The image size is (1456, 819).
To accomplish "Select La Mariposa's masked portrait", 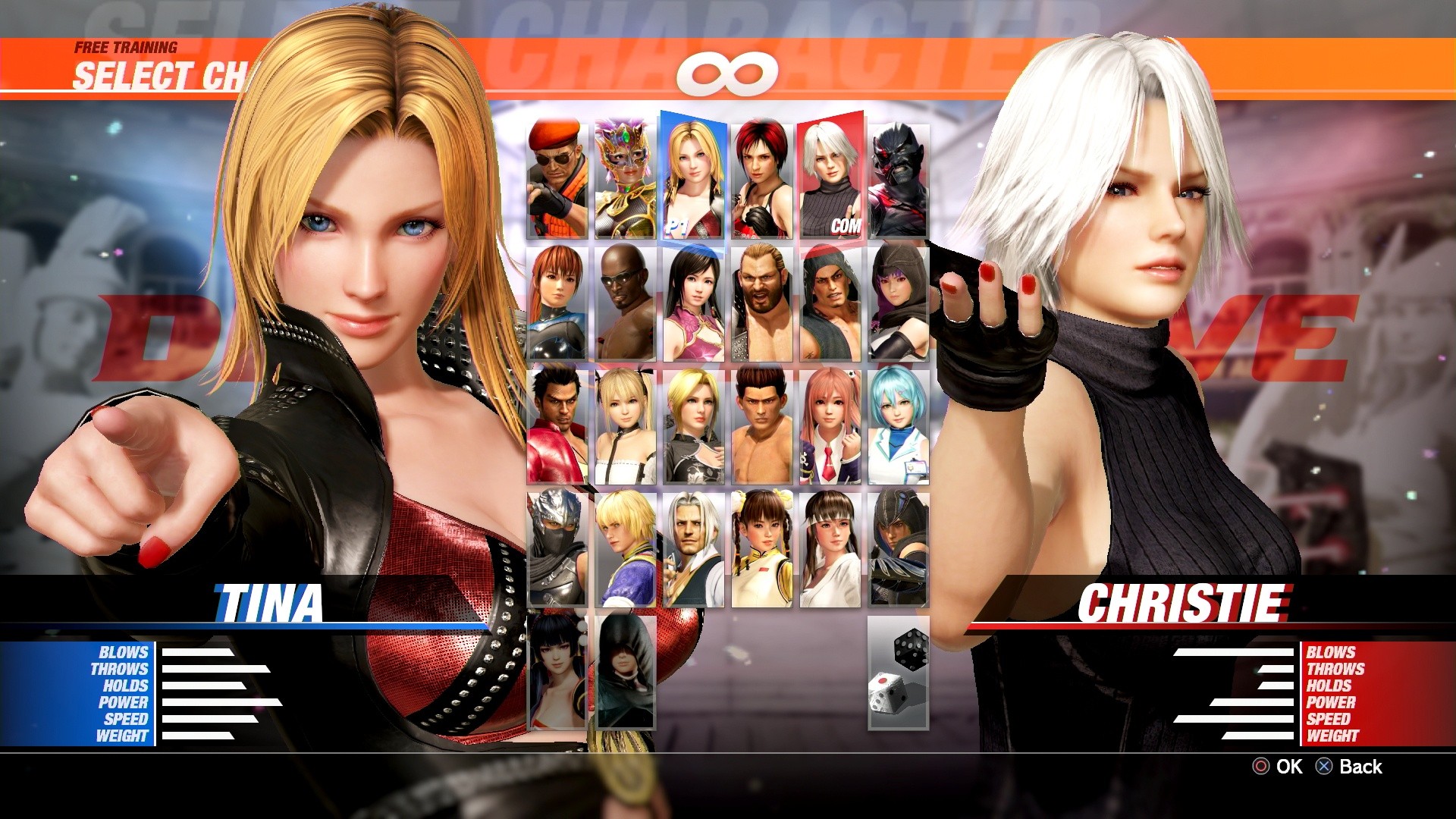I will click(623, 174).
